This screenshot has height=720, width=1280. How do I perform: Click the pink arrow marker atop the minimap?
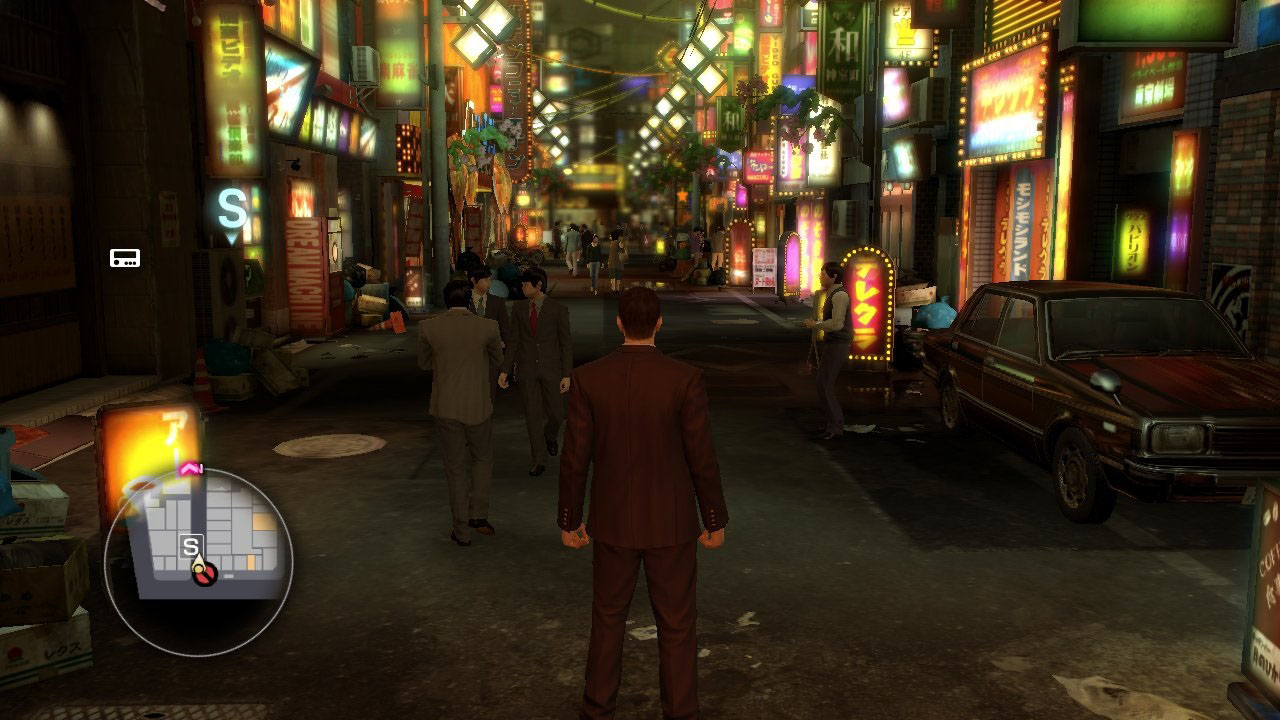coord(191,468)
